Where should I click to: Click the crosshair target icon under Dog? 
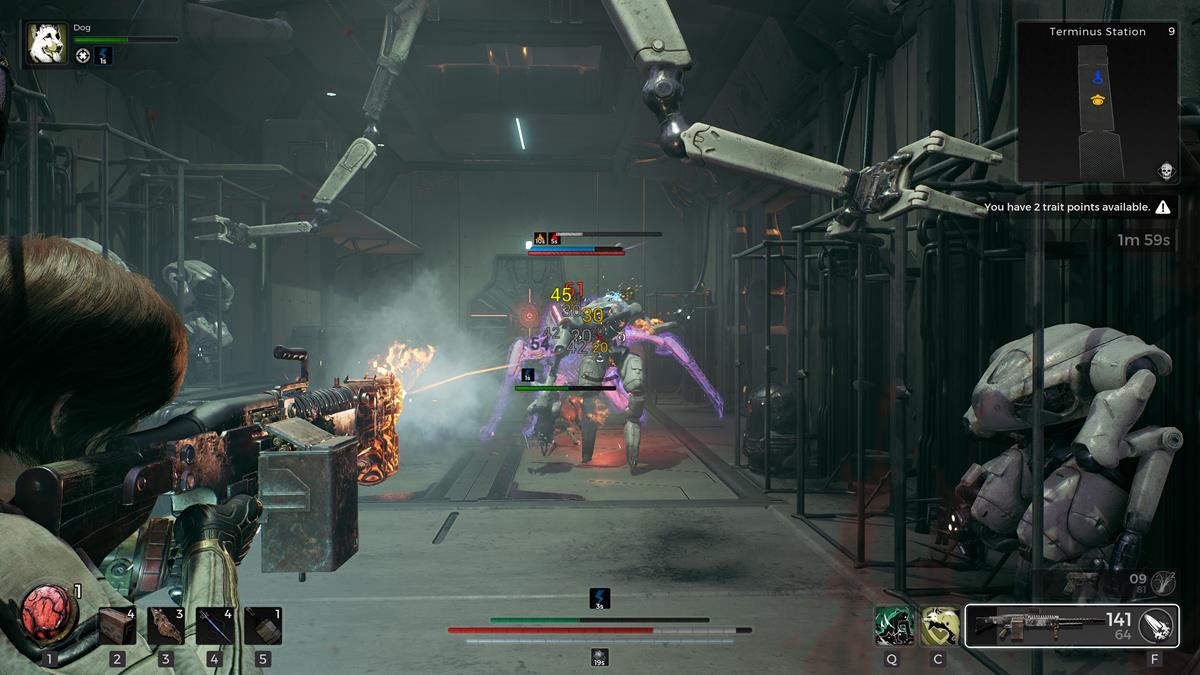pos(83,56)
